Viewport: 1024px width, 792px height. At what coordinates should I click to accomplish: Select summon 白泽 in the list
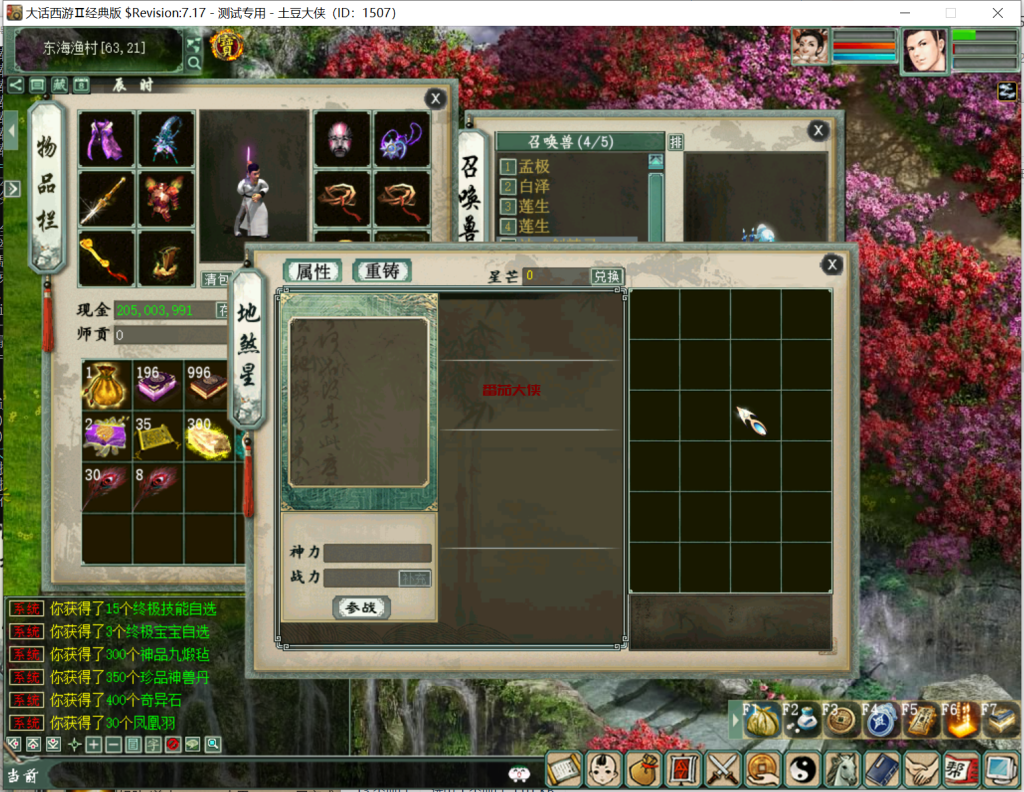534,186
